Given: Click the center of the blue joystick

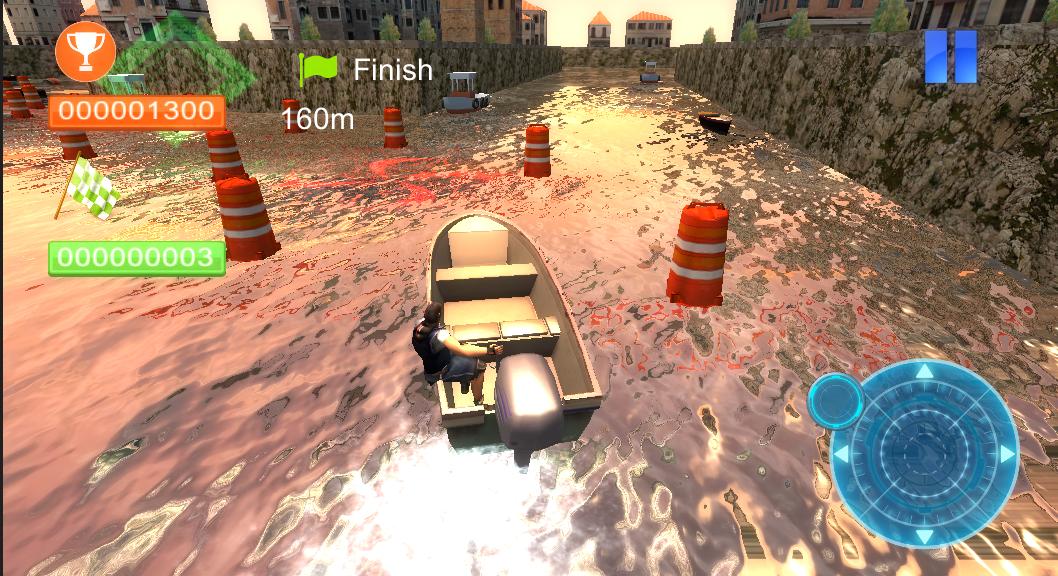Looking at the screenshot, I should coord(924,454).
